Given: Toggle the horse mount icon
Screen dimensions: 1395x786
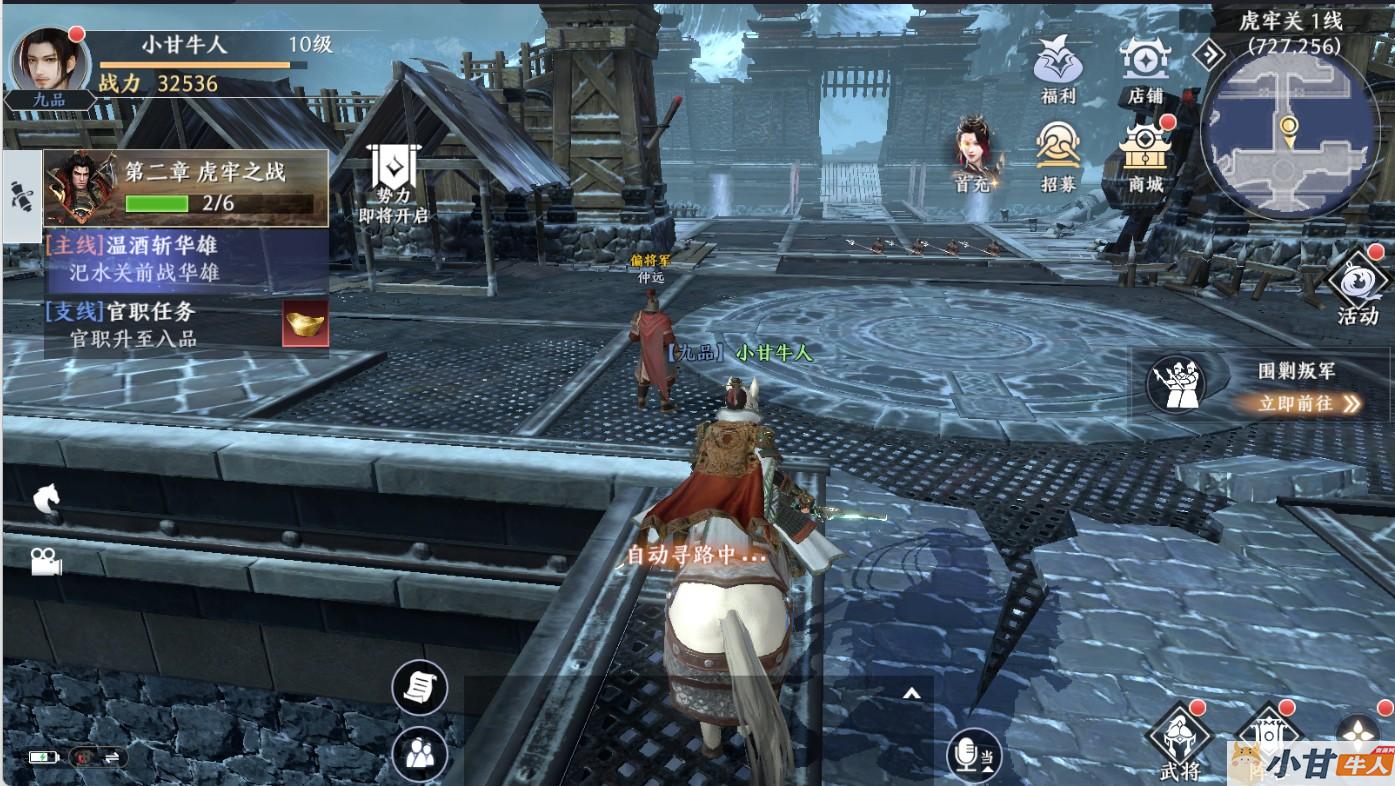Looking at the screenshot, I should pyautogui.click(x=47, y=497).
